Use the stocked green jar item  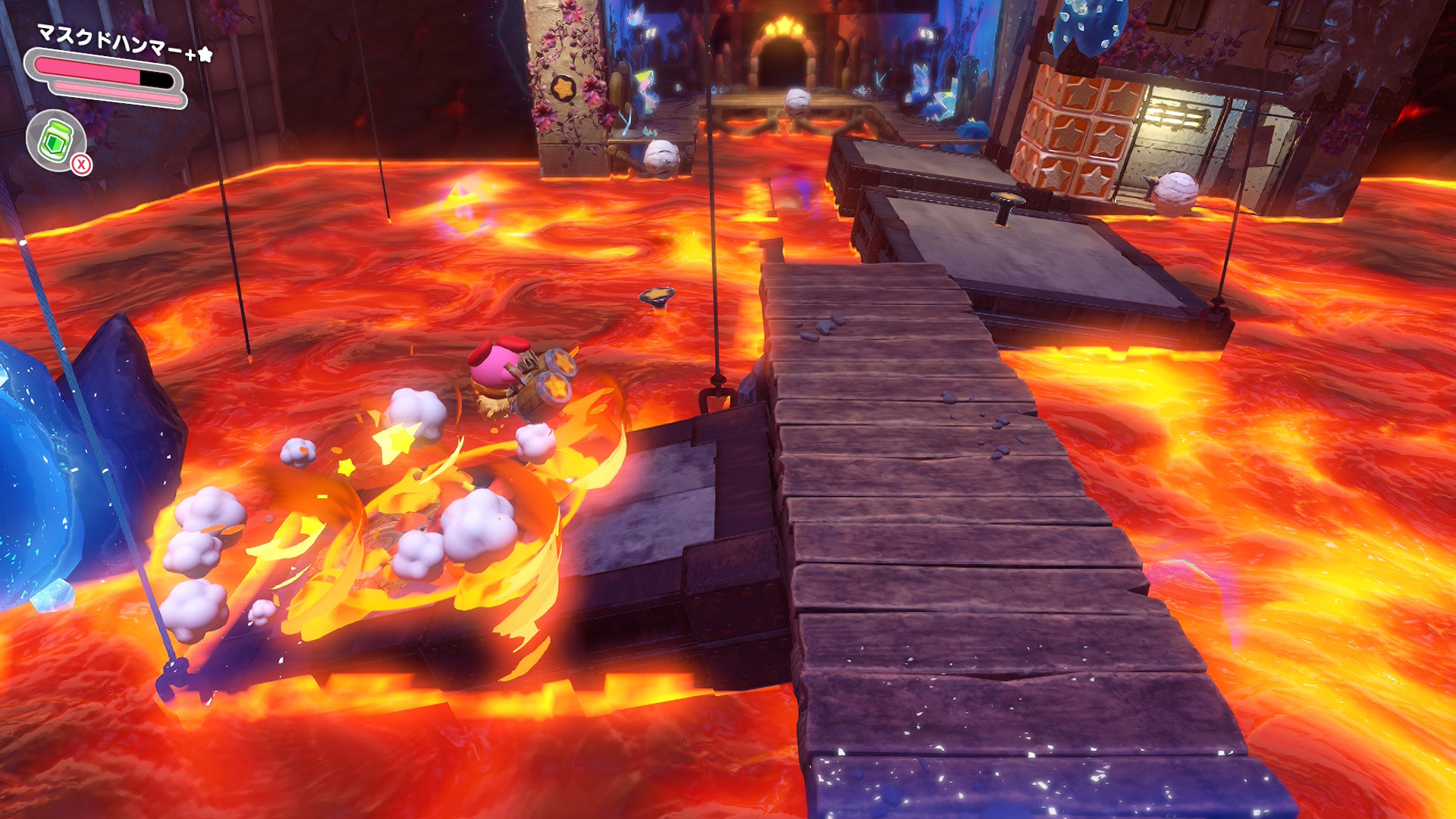point(56,141)
